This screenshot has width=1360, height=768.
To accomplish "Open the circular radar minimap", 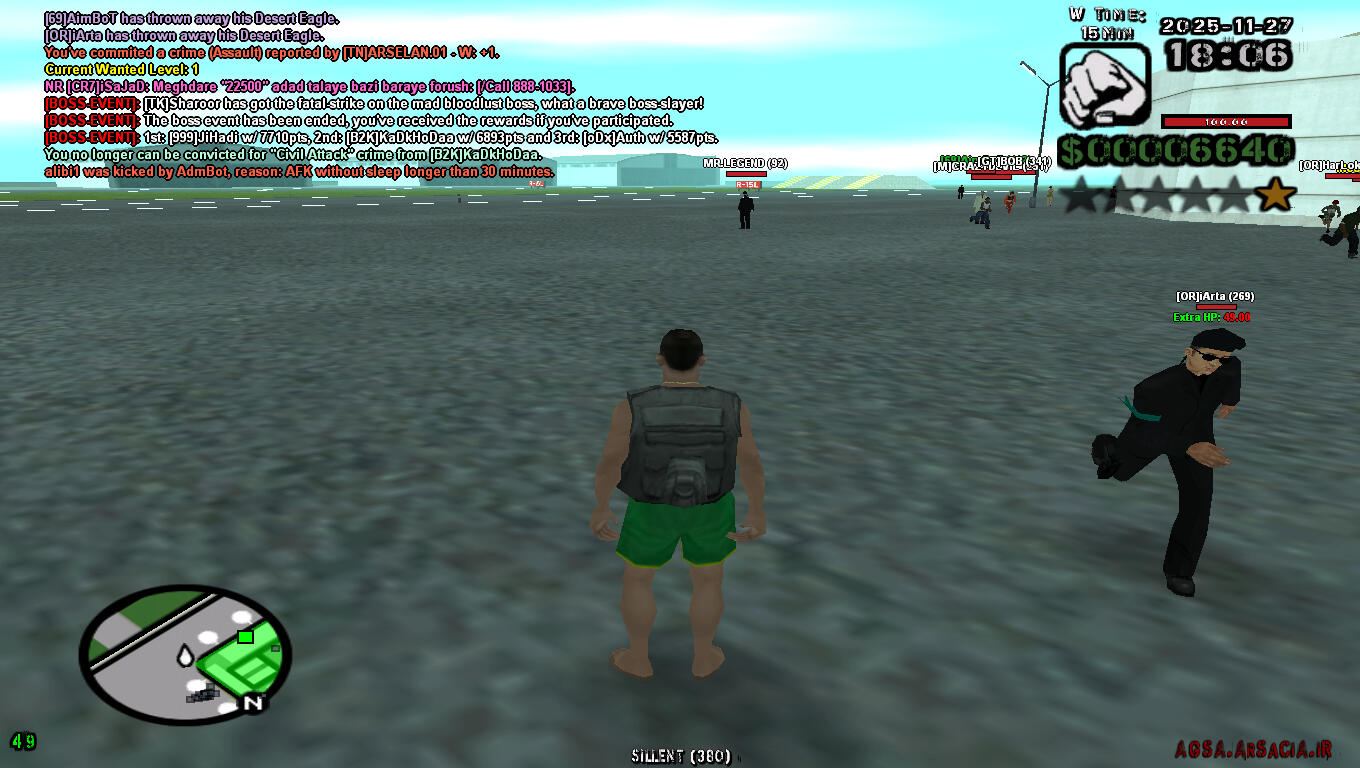I will [x=185, y=653].
